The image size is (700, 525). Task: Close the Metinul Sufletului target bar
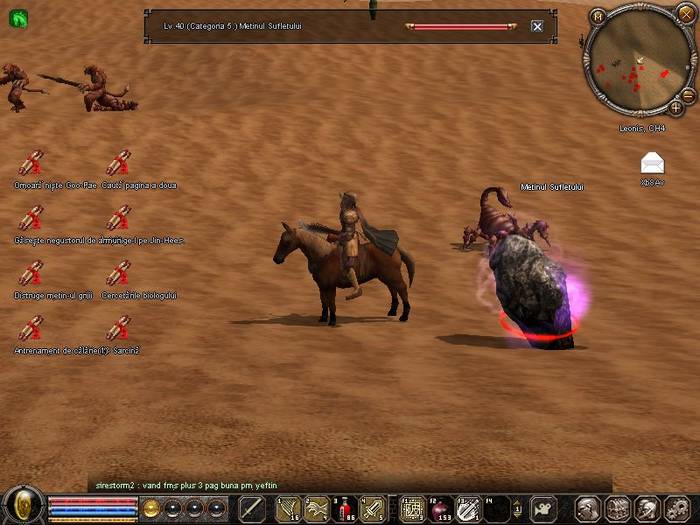(x=537, y=26)
